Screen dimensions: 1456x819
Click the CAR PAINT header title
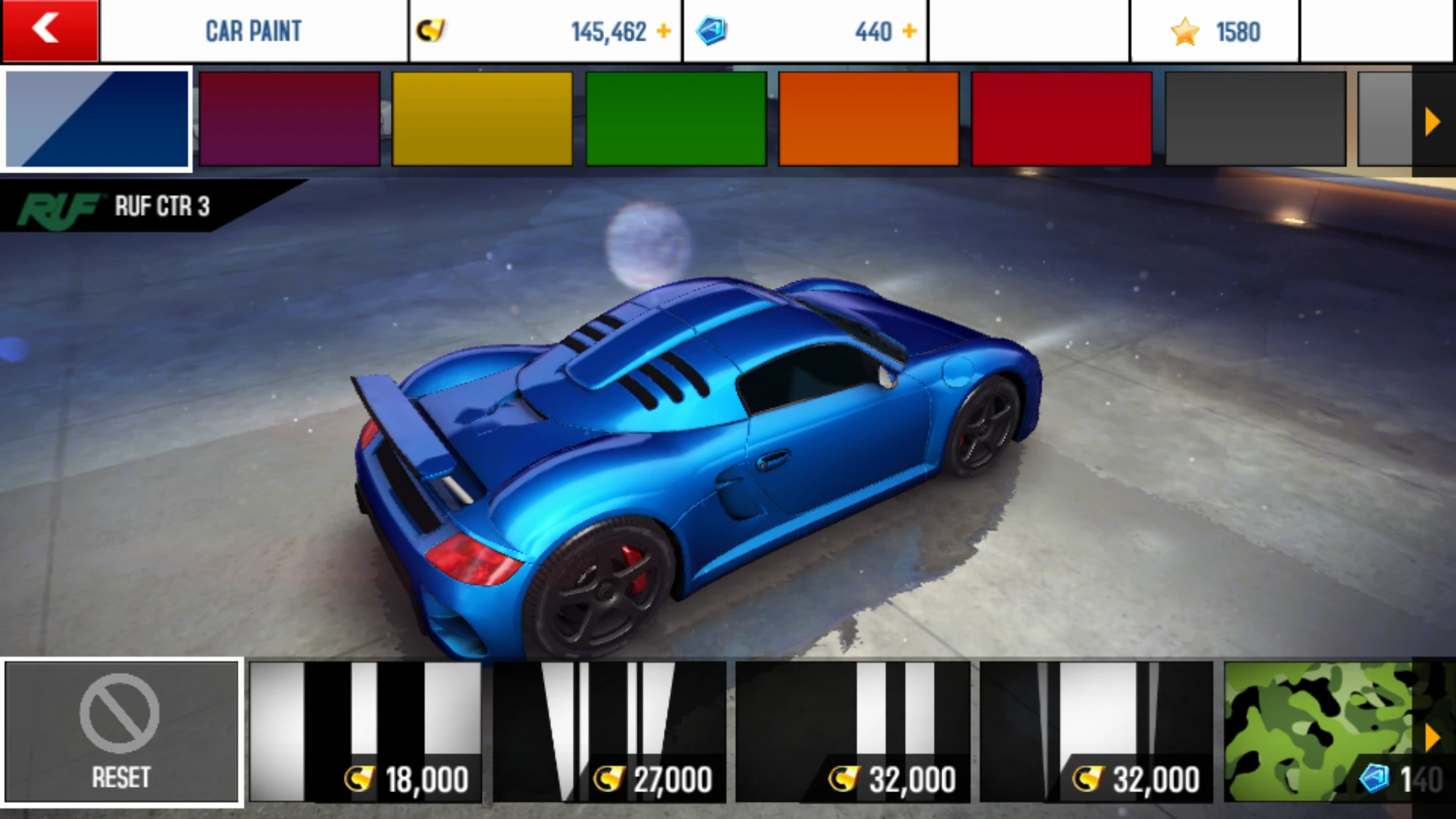253,30
